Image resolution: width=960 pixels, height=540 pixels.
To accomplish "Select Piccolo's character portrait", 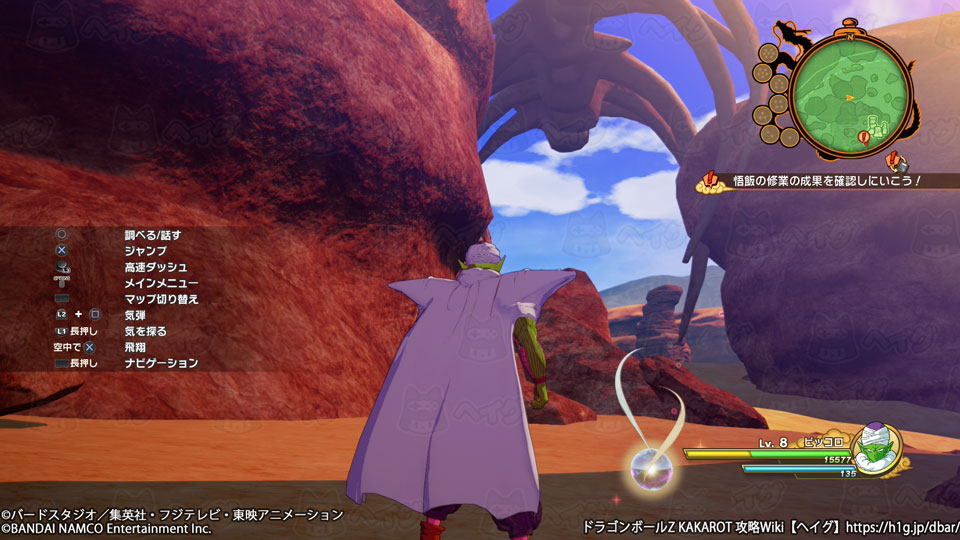I will click(x=877, y=450).
